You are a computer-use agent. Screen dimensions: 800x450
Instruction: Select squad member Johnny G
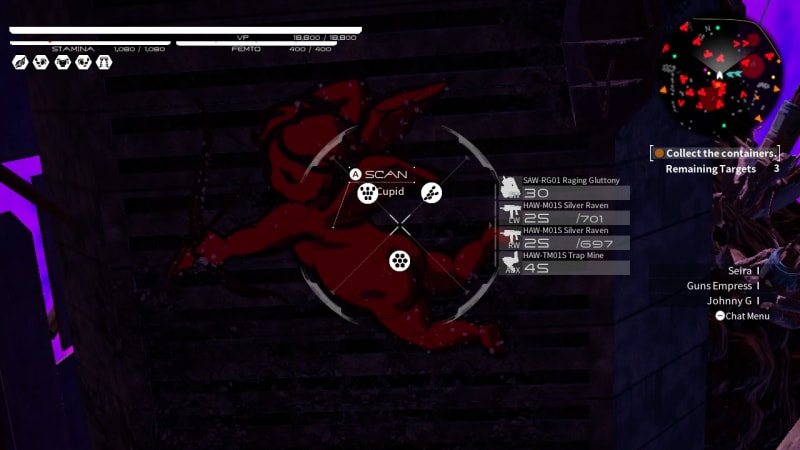pos(730,301)
